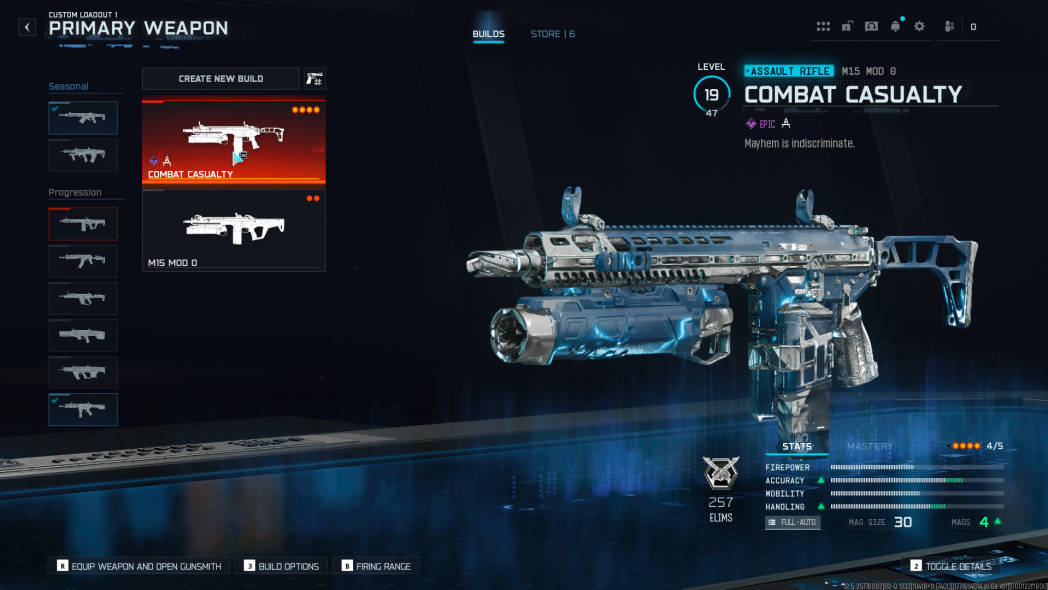Open Build Options
This screenshot has height=590, width=1048.
[283, 566]
